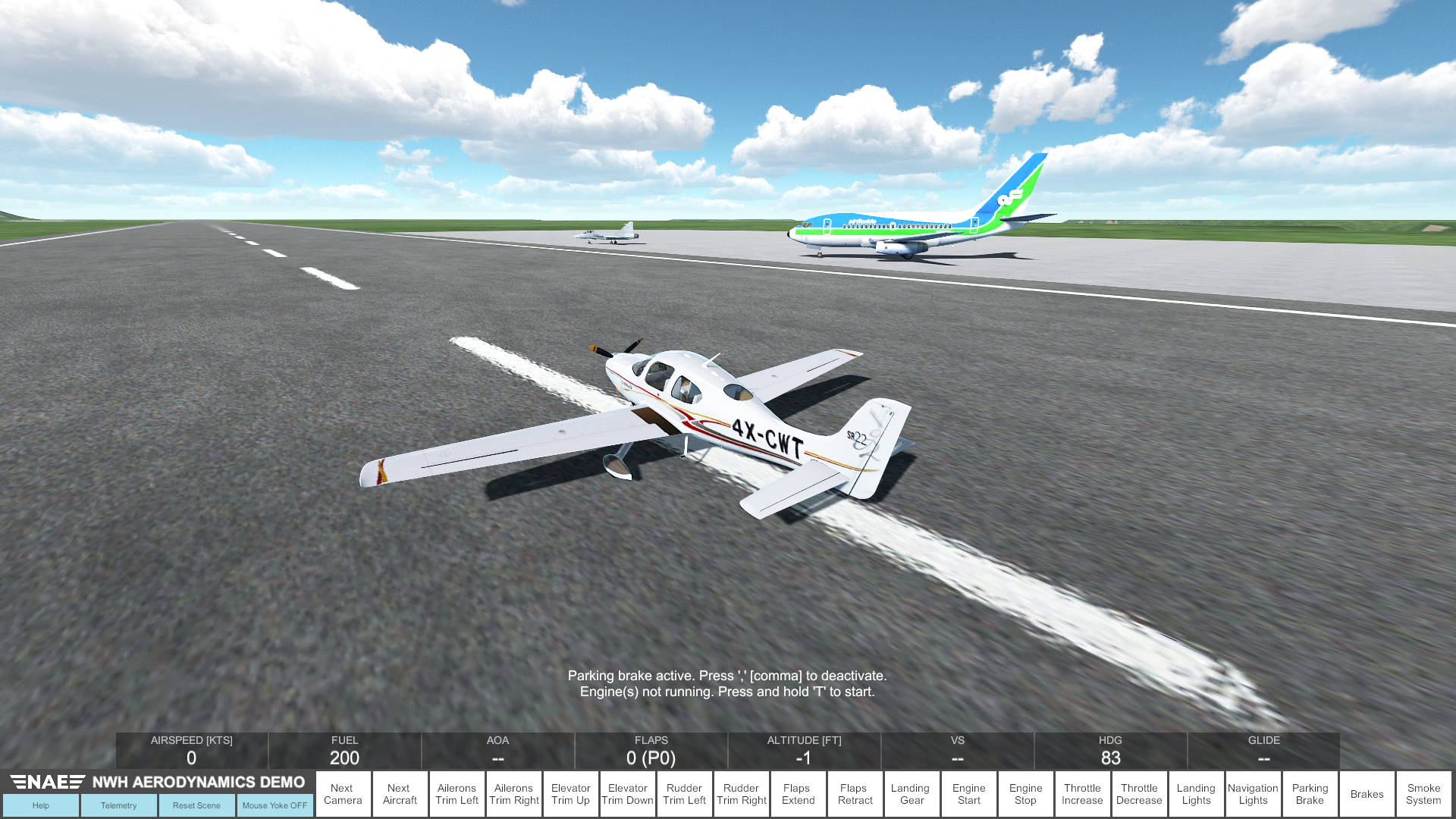This screenshot has height=819, width=1456.
Task: Apply elevator trim up
Action: pos(570,793)
